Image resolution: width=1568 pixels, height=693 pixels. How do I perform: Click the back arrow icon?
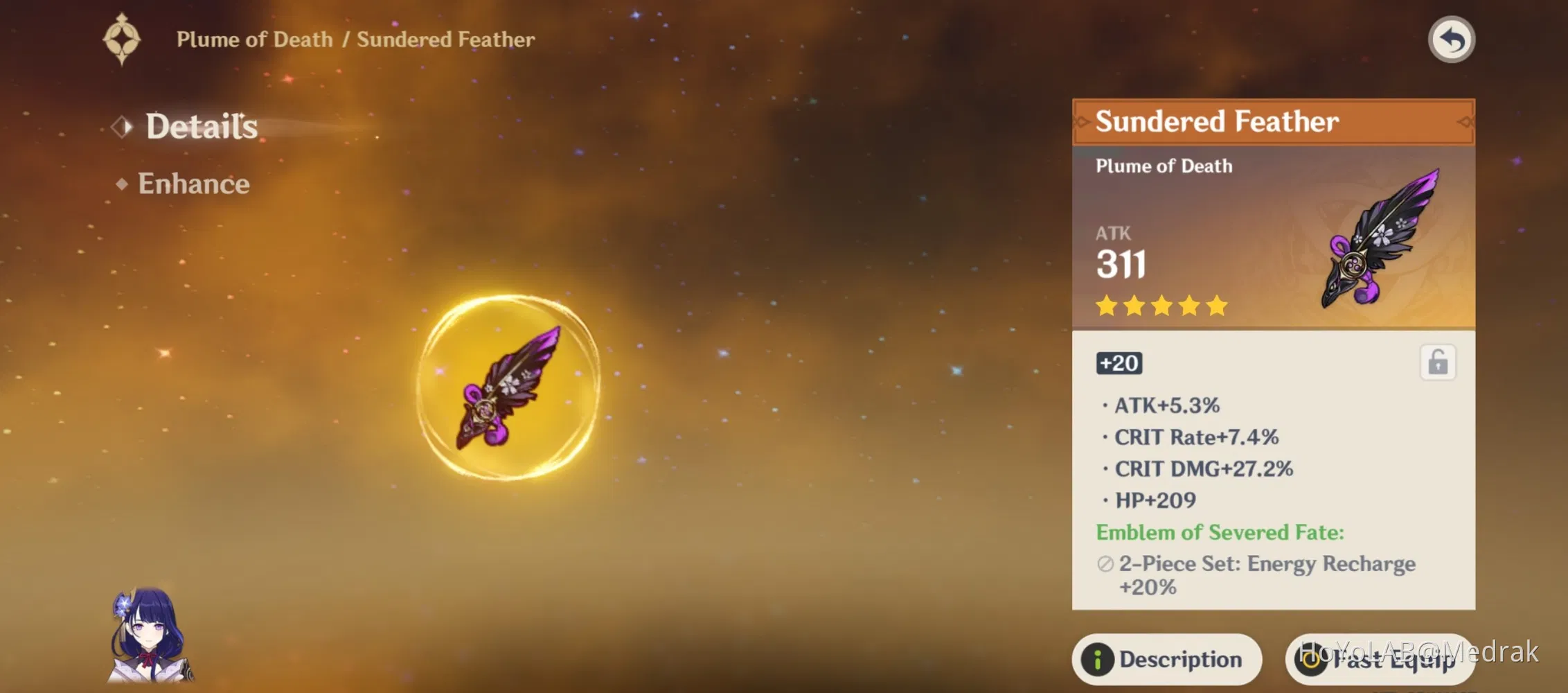pos(1452,40)
